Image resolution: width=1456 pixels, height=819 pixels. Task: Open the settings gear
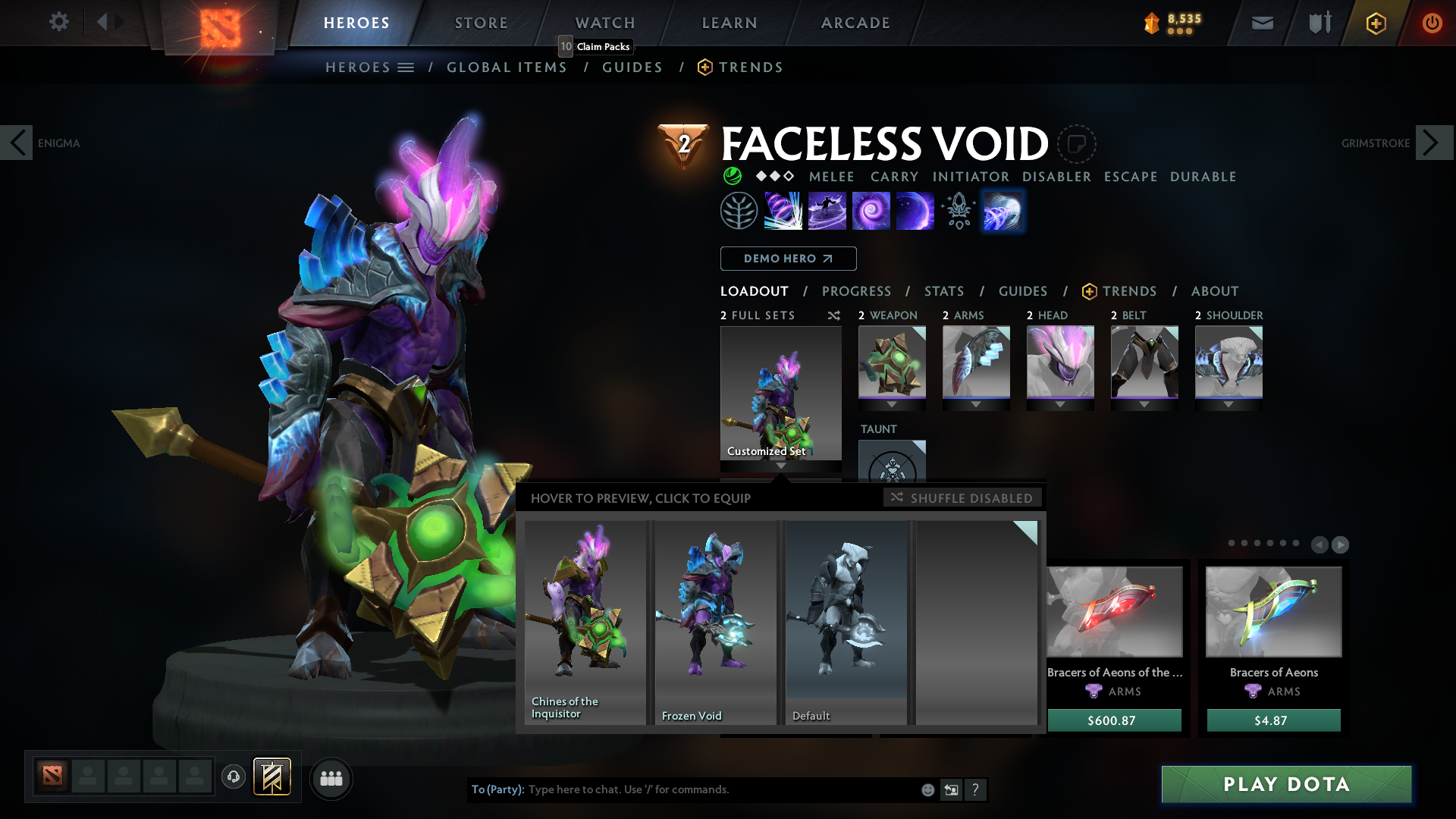point(58,22)
